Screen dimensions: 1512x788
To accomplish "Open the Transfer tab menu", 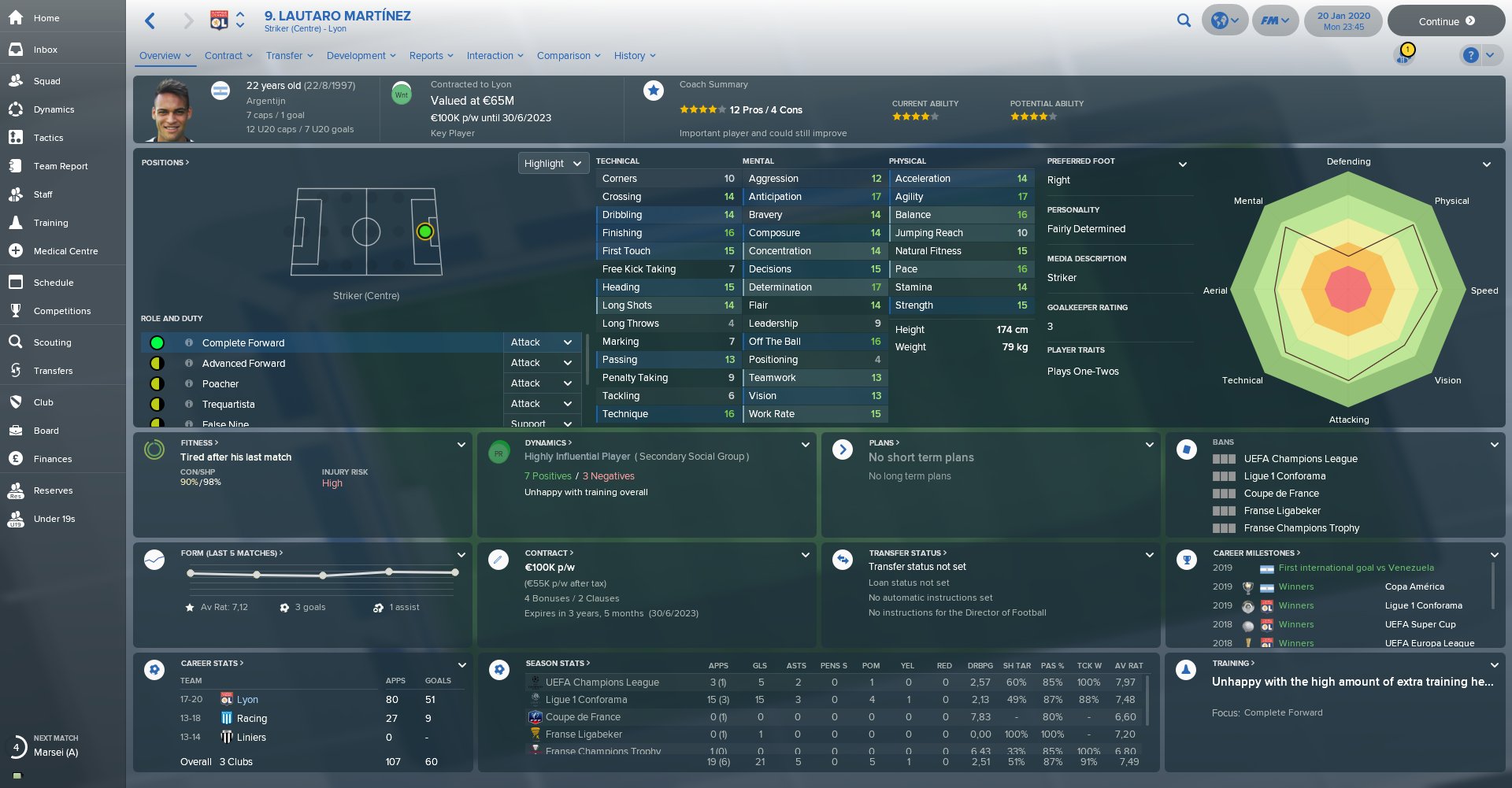I will pos(289,56).
